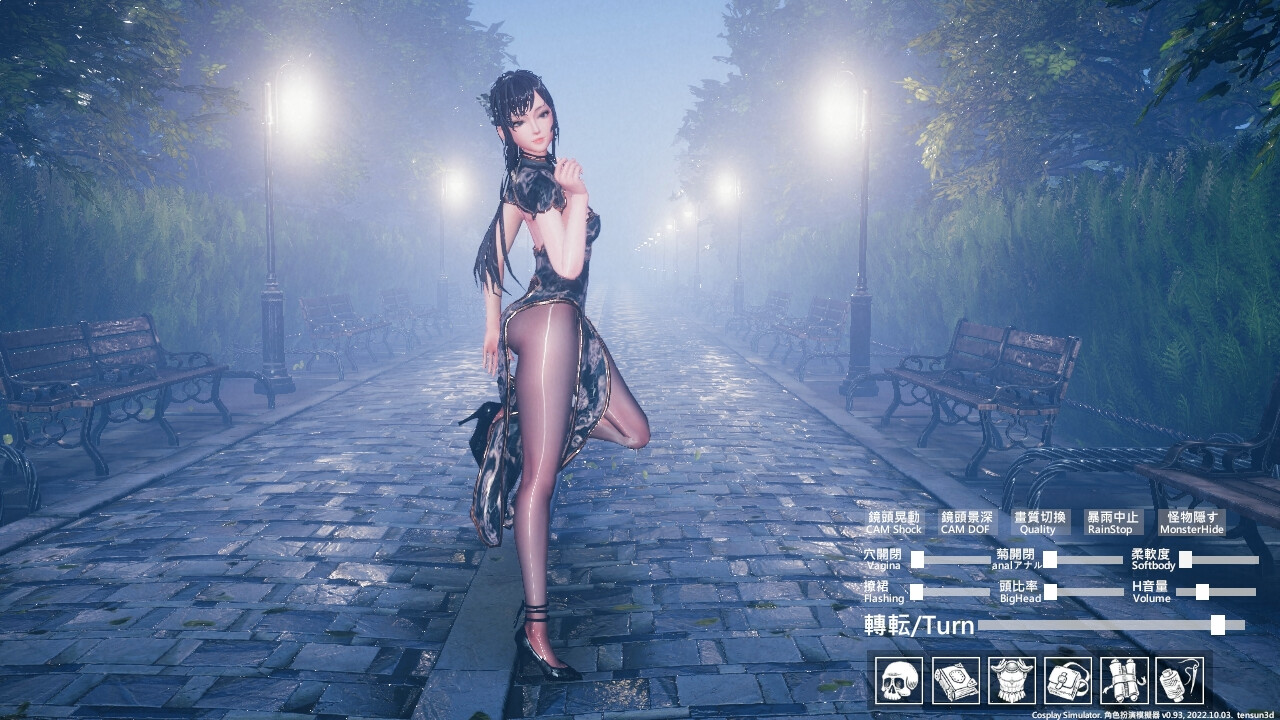Click the RainStop button
The image size is (1280, 720).
(x=1112, y=522)
